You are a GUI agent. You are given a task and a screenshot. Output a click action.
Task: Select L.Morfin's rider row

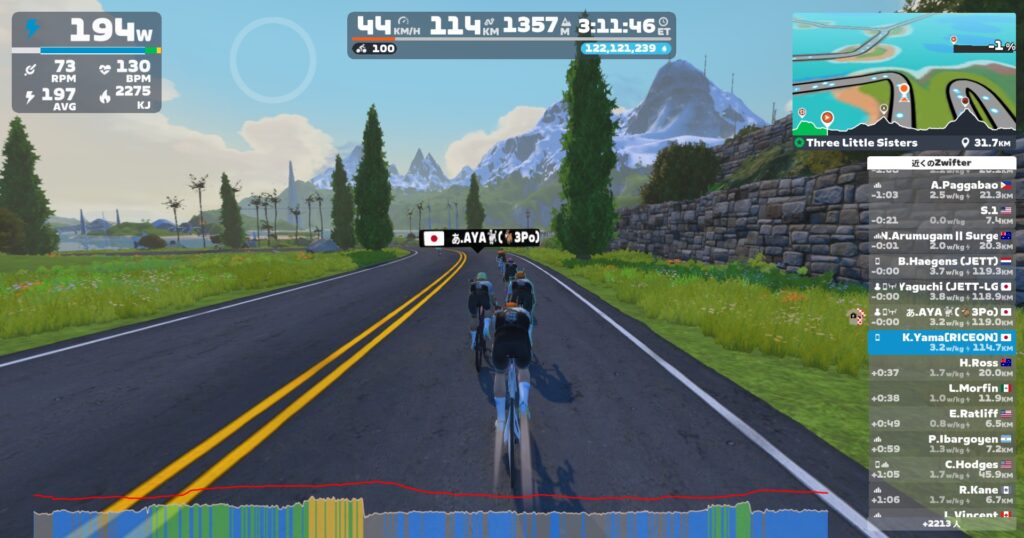coord(940,393)
